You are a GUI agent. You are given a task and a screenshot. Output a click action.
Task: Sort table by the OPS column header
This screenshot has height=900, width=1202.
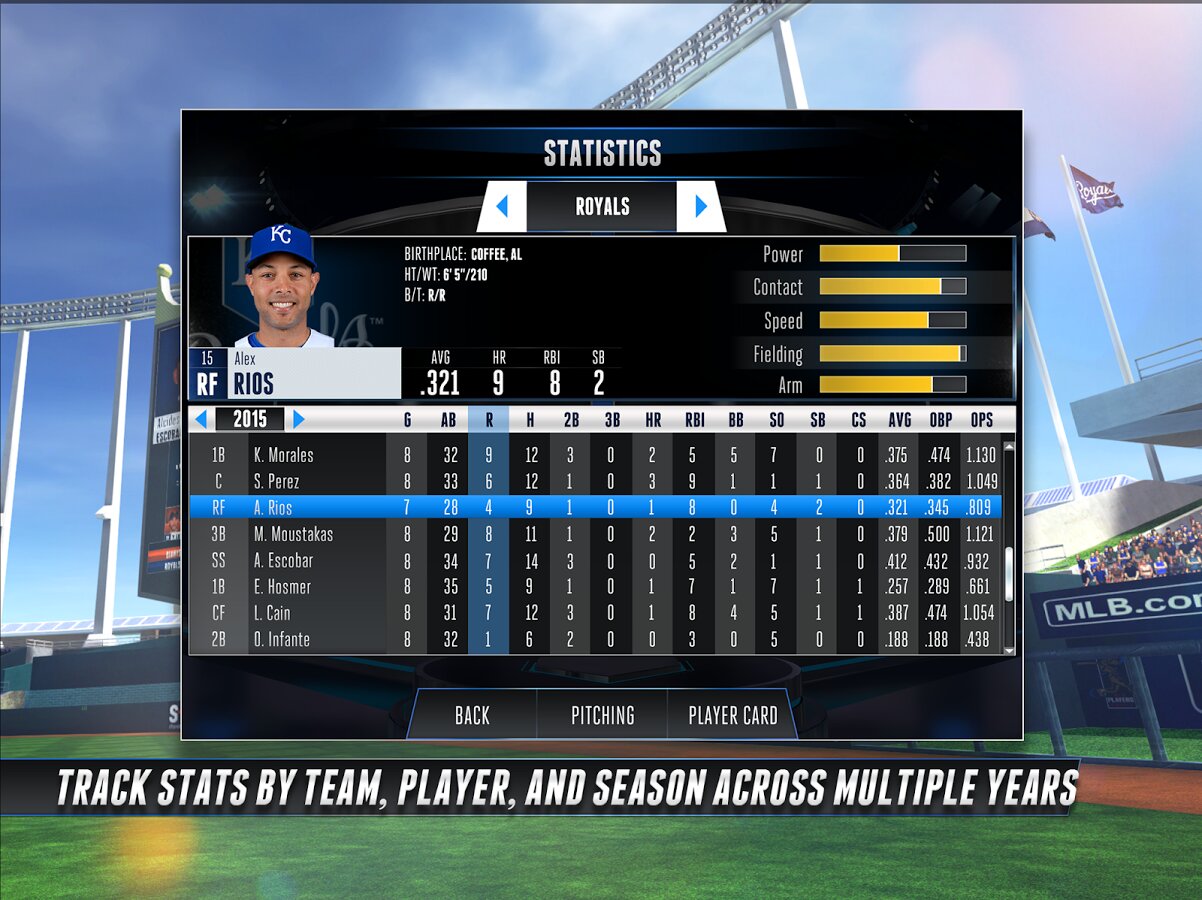coord(979,421)
